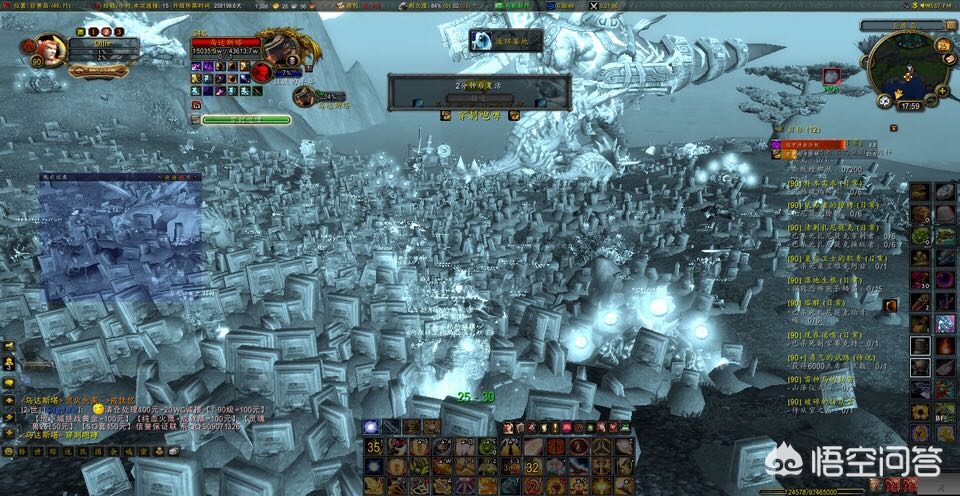Click the respawn timer frame
Viewport: 960px width, 496px height.
pos(479,91)
